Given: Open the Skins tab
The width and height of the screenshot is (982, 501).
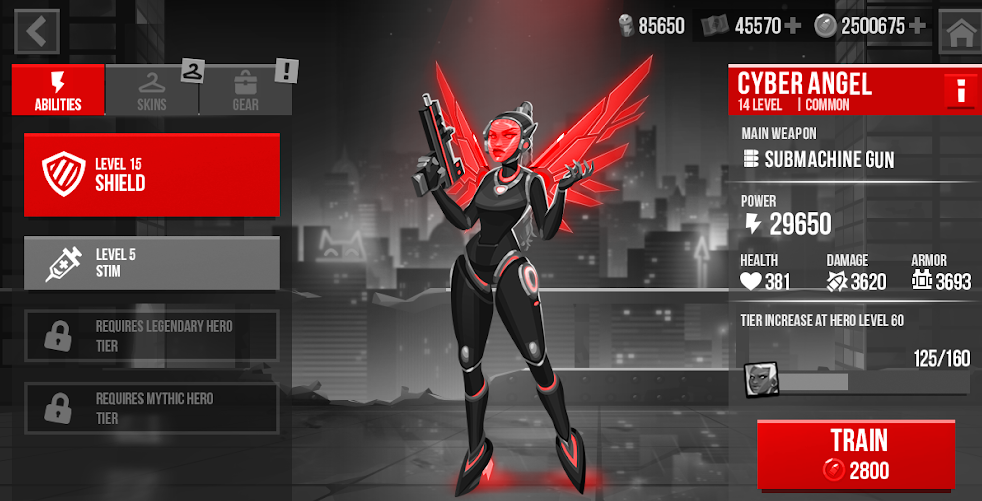Looking at the screenshot, I should pos(152,90).
